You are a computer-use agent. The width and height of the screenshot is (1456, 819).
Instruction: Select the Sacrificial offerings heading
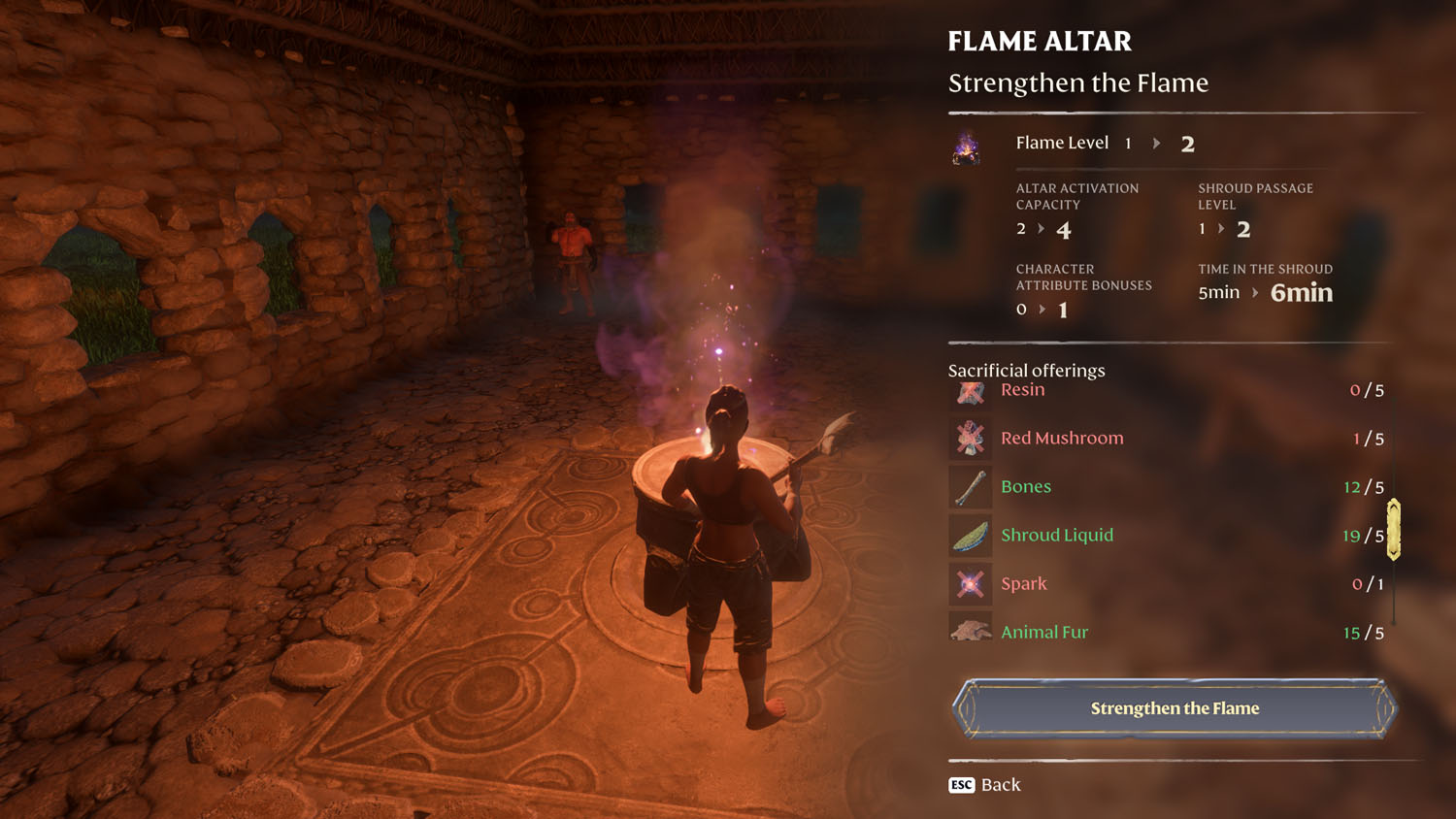[x=1026, y=370]
